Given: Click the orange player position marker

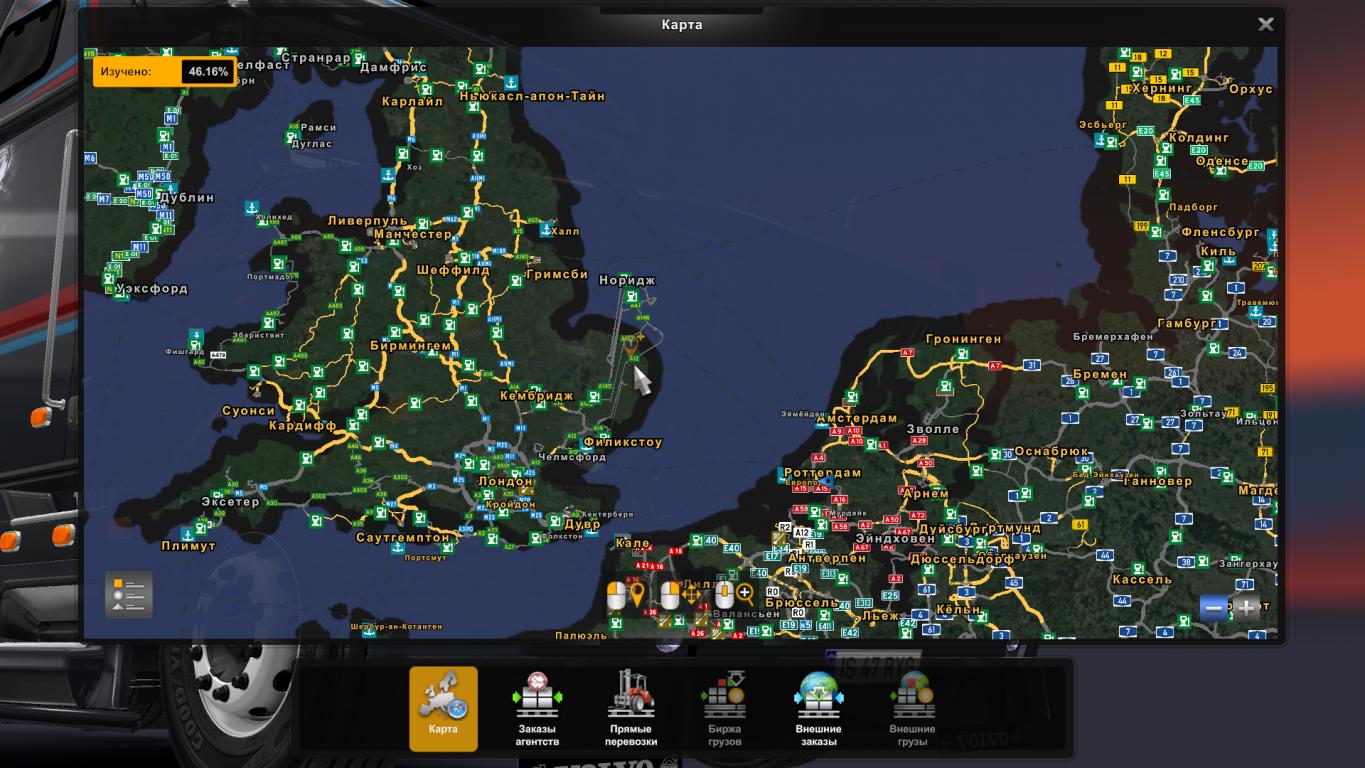Looking at the screenshot, I should pos(630,346).
